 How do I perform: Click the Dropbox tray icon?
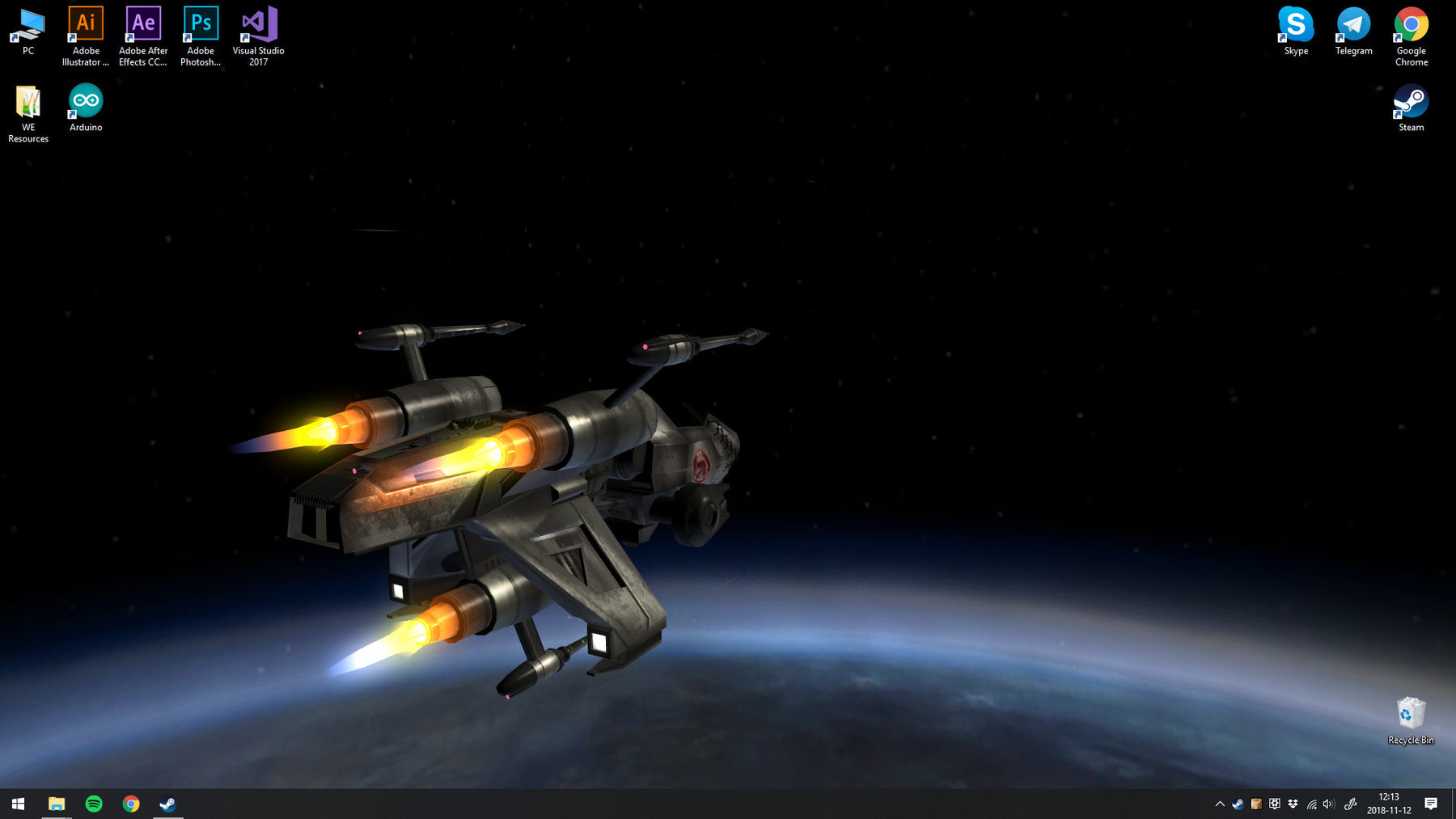pos(1293,804)
